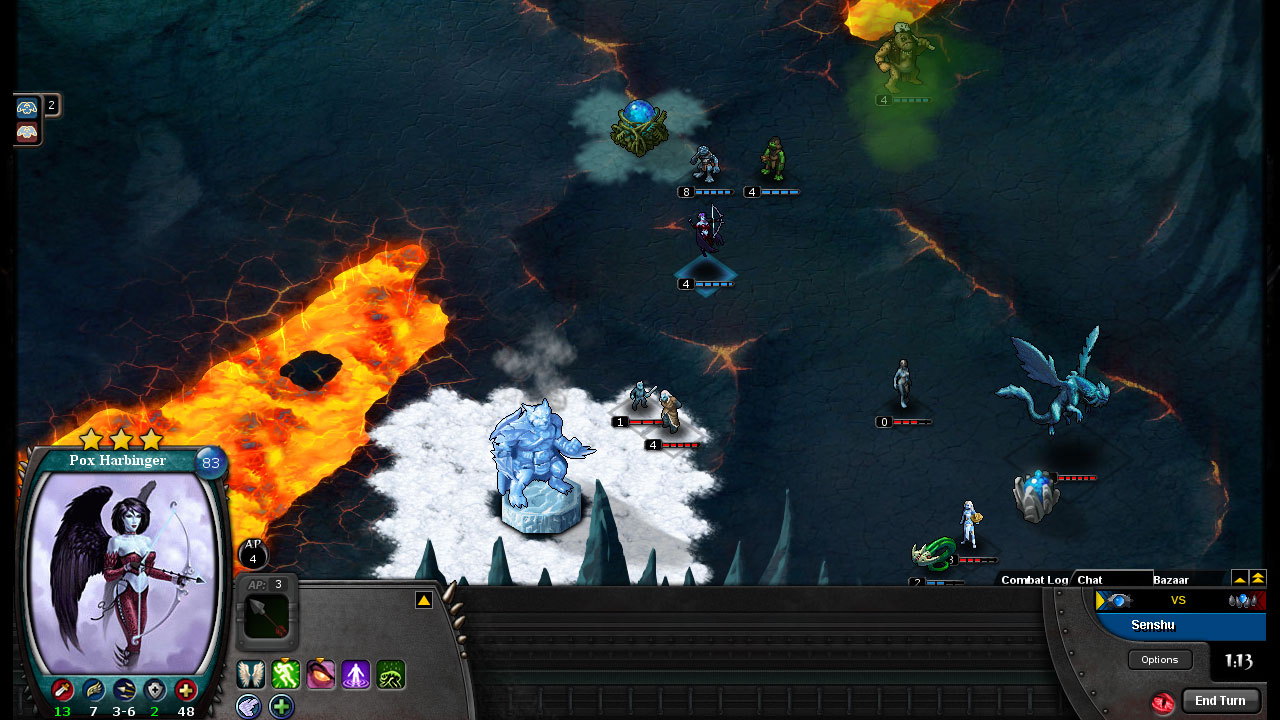Activate the green Sprint ability

point(285,675)
